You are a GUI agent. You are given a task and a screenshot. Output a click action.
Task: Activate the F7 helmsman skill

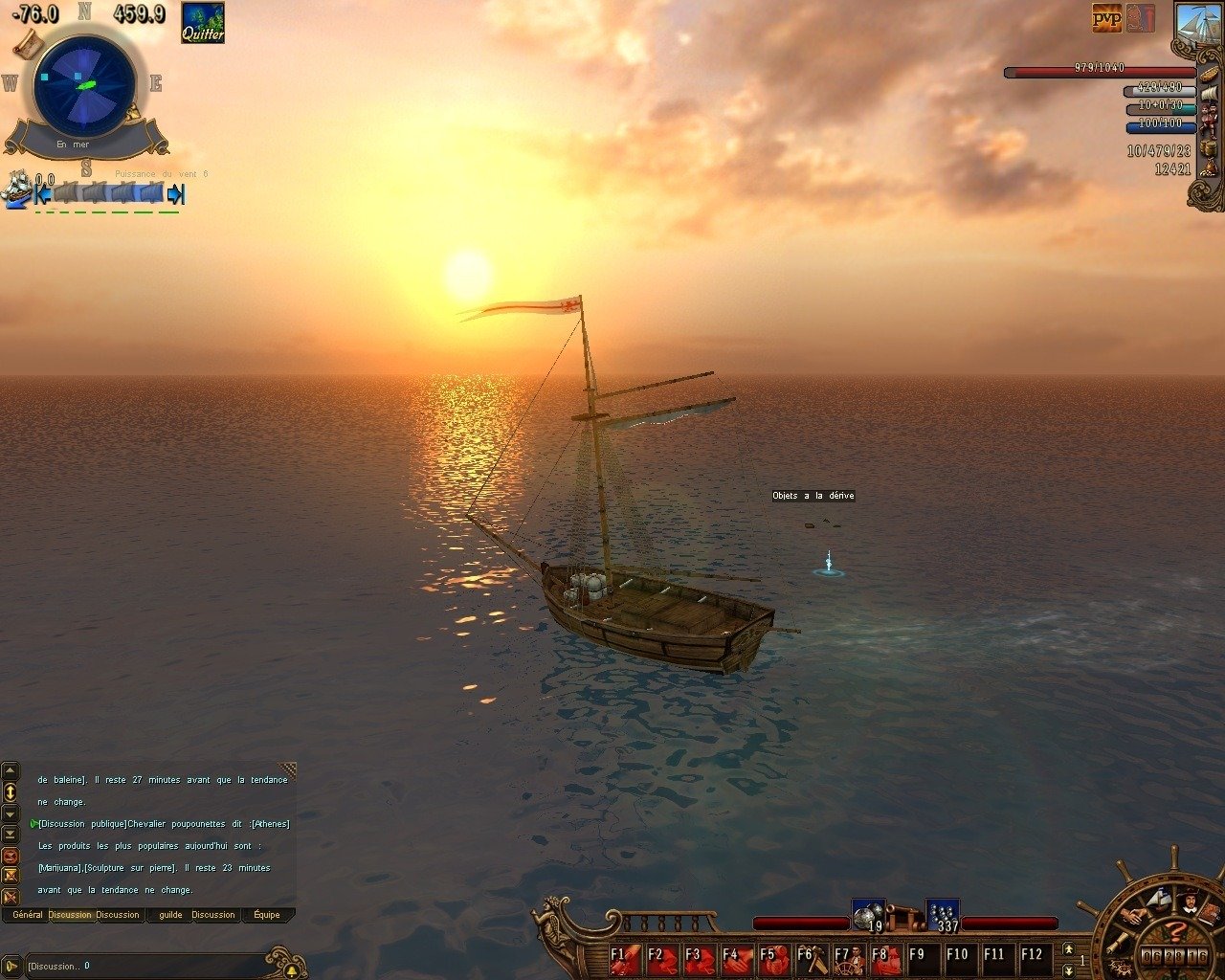point(849,957)
